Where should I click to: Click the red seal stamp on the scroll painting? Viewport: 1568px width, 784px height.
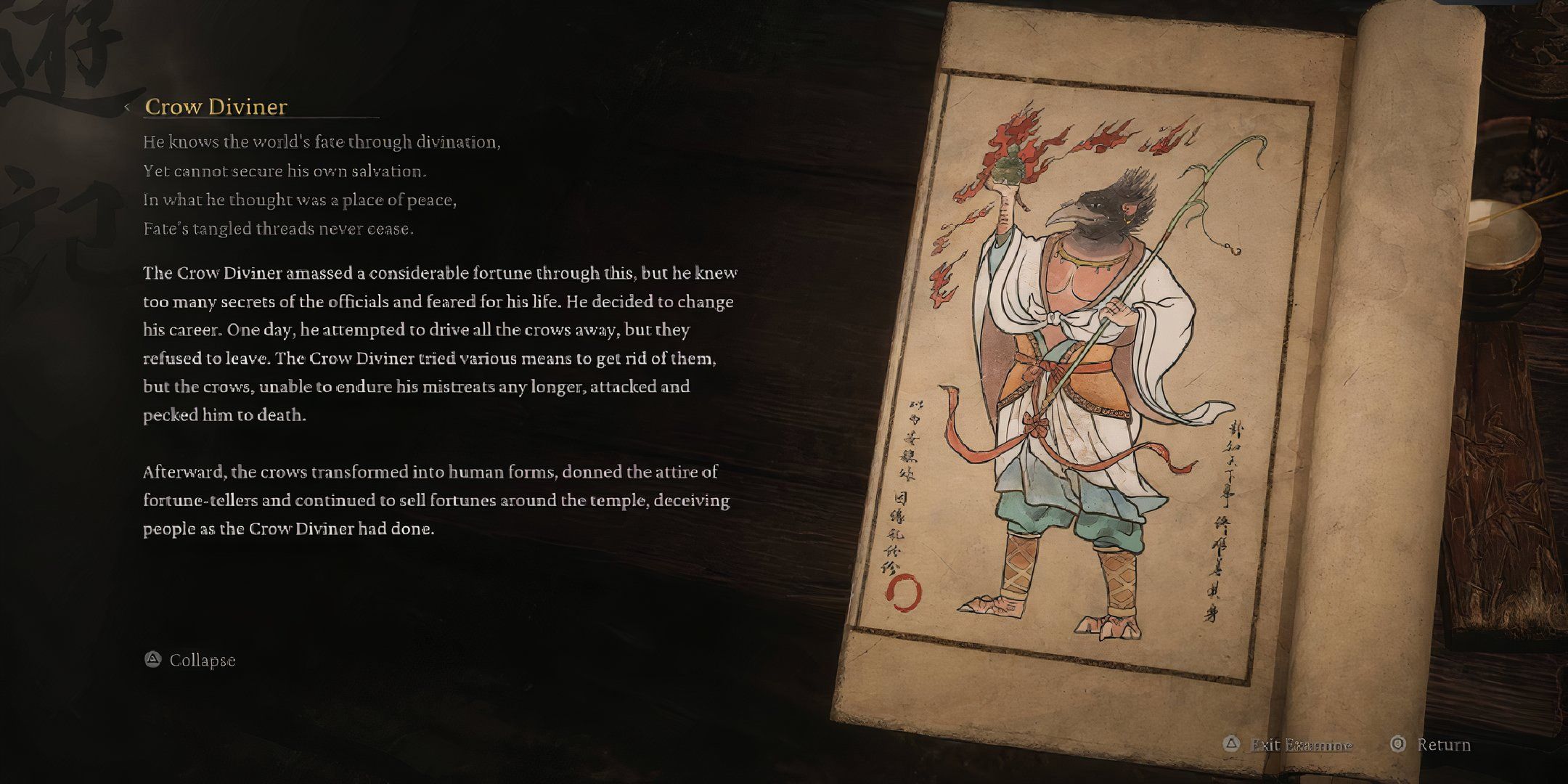[x=904, y=592]
